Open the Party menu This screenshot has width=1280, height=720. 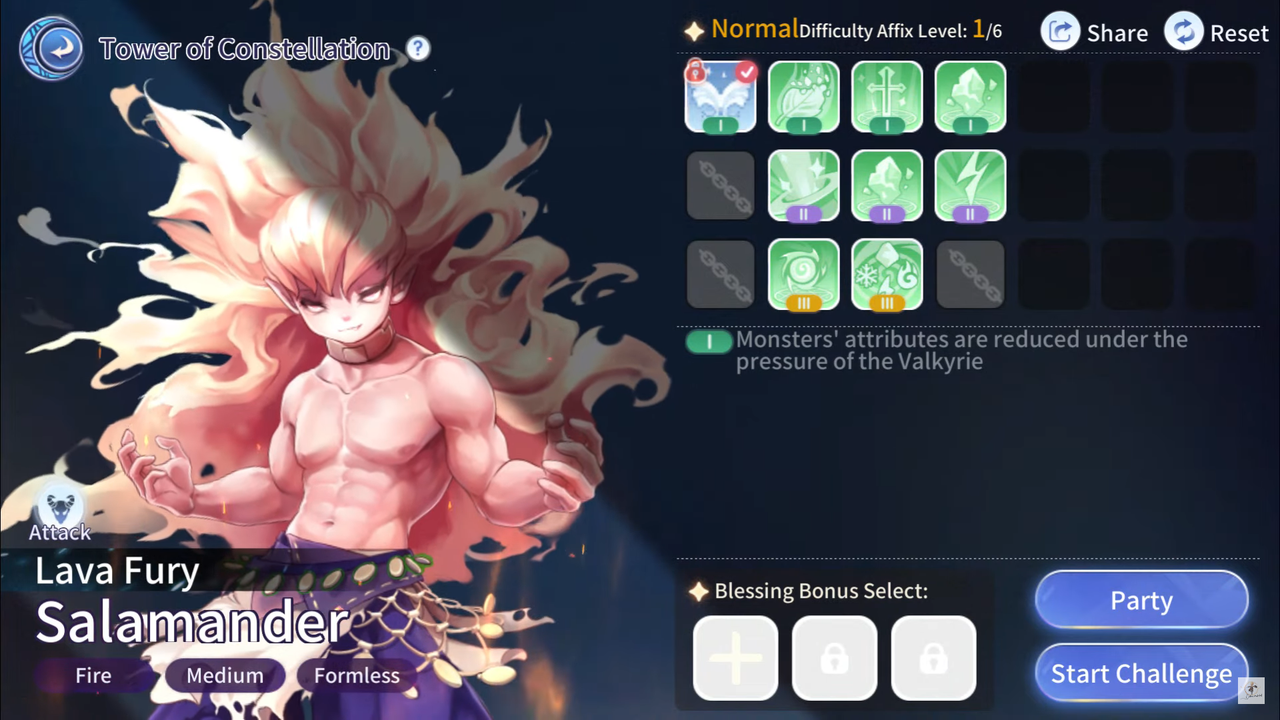1141,601
